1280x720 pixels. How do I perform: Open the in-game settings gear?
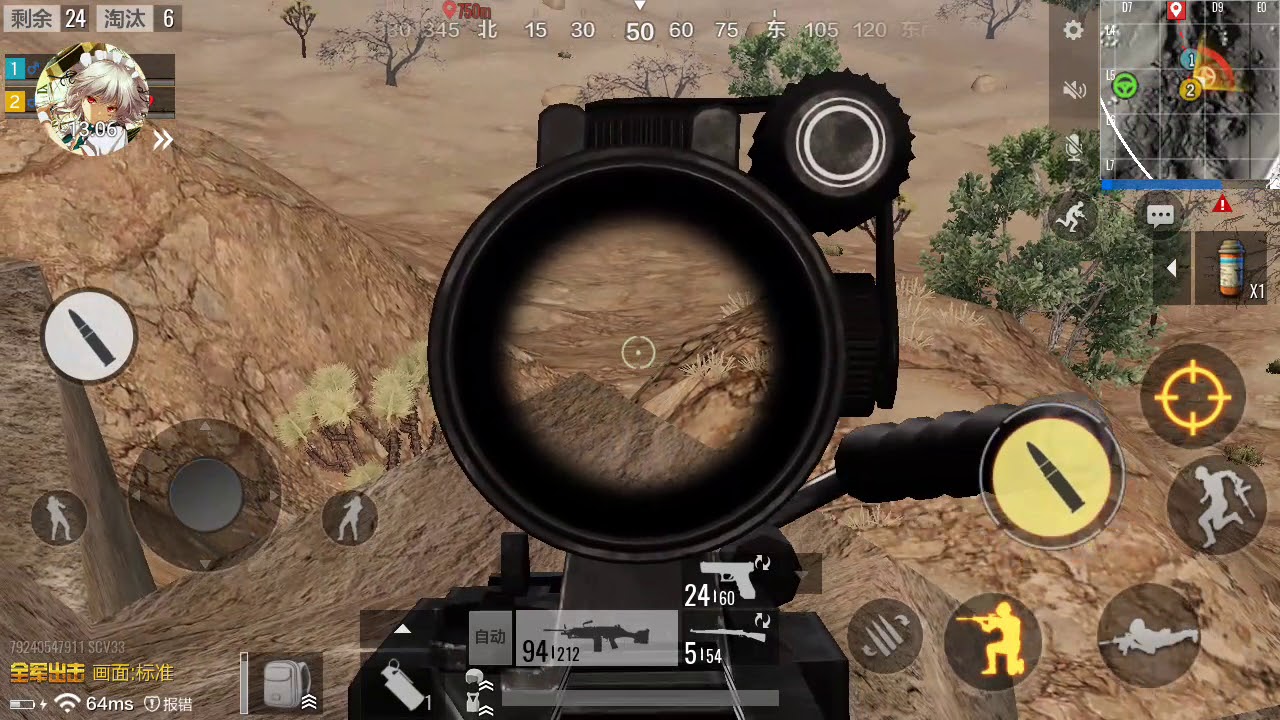click(x=1073, y=31)
